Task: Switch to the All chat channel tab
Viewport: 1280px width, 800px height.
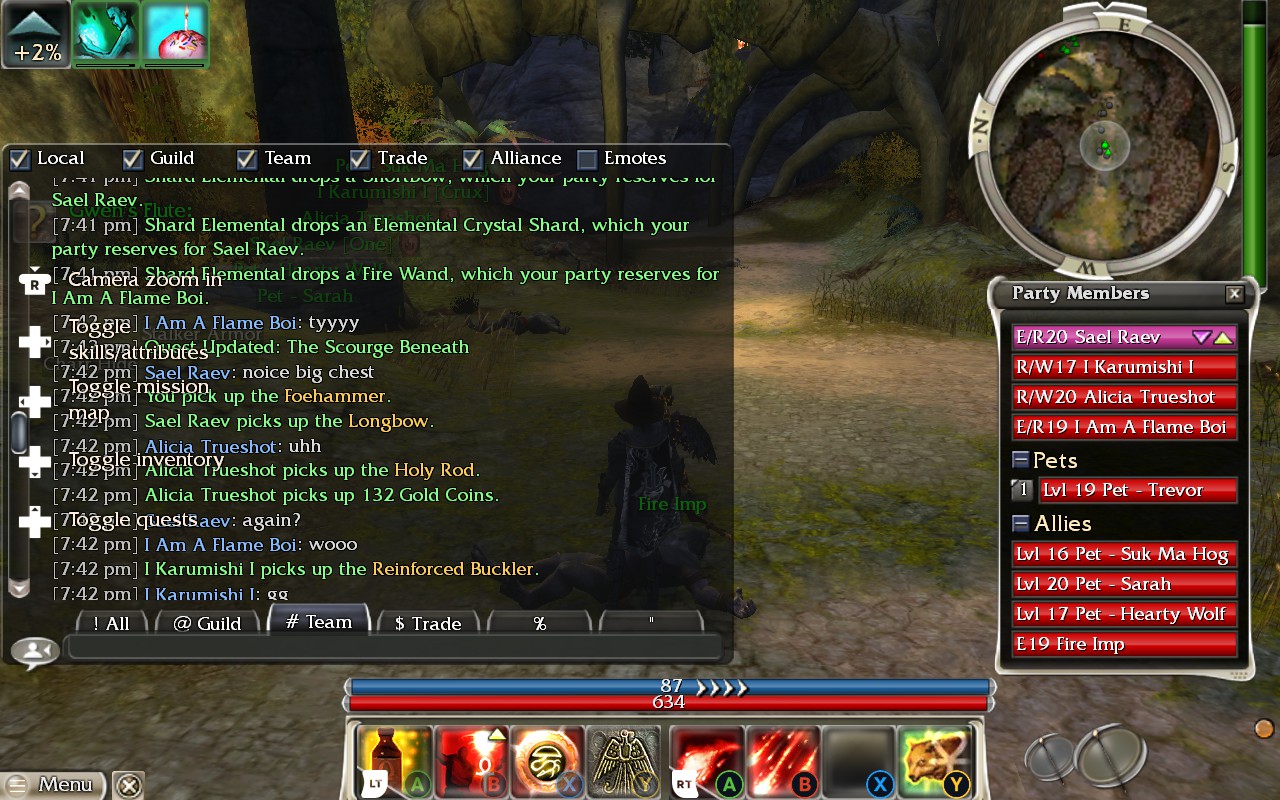Action: 112,623
